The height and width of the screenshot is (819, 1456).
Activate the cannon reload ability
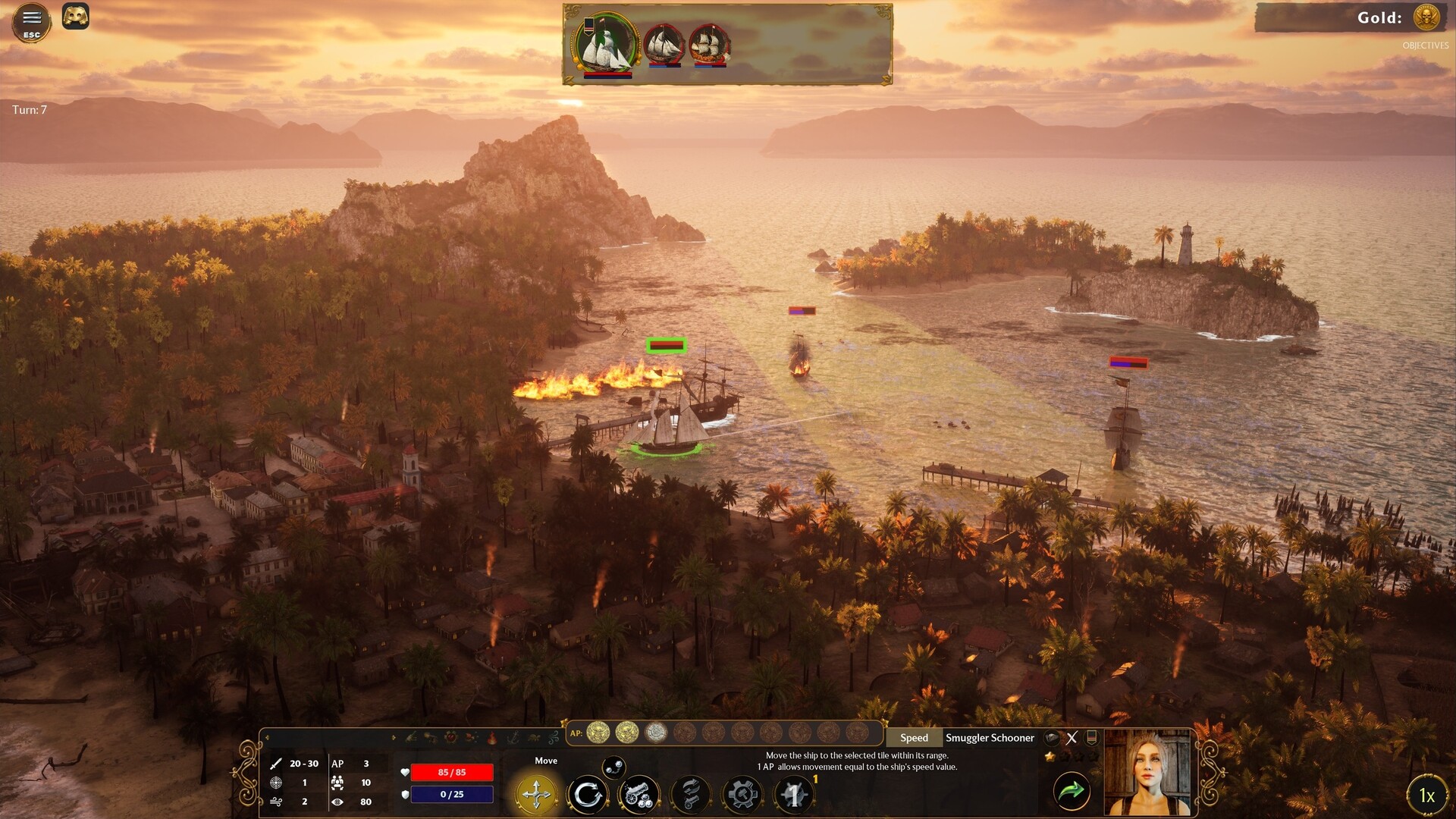pyautogui.click(x=690, y=795)
